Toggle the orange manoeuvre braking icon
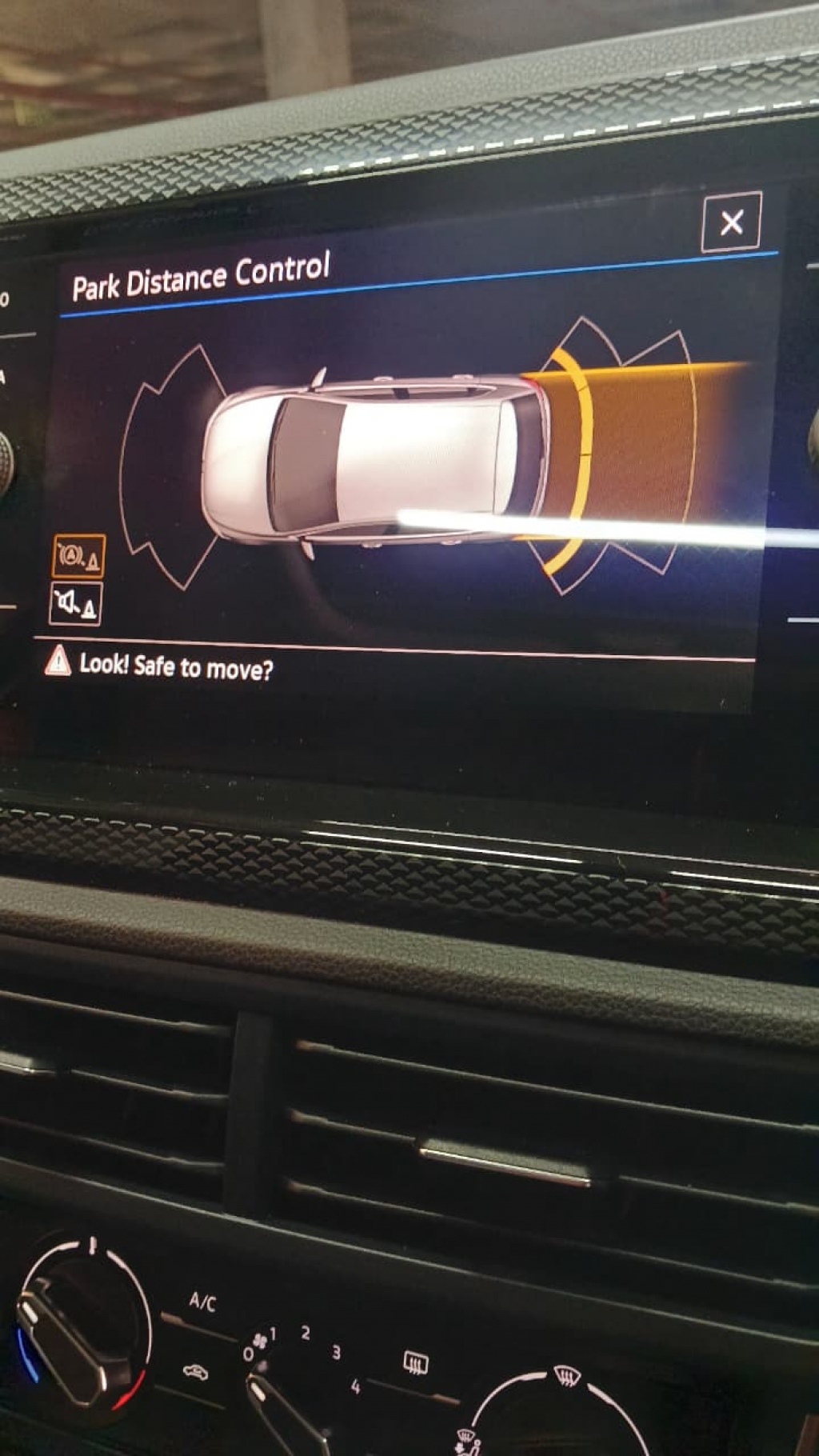819x1456 pixels. point(78,556)
